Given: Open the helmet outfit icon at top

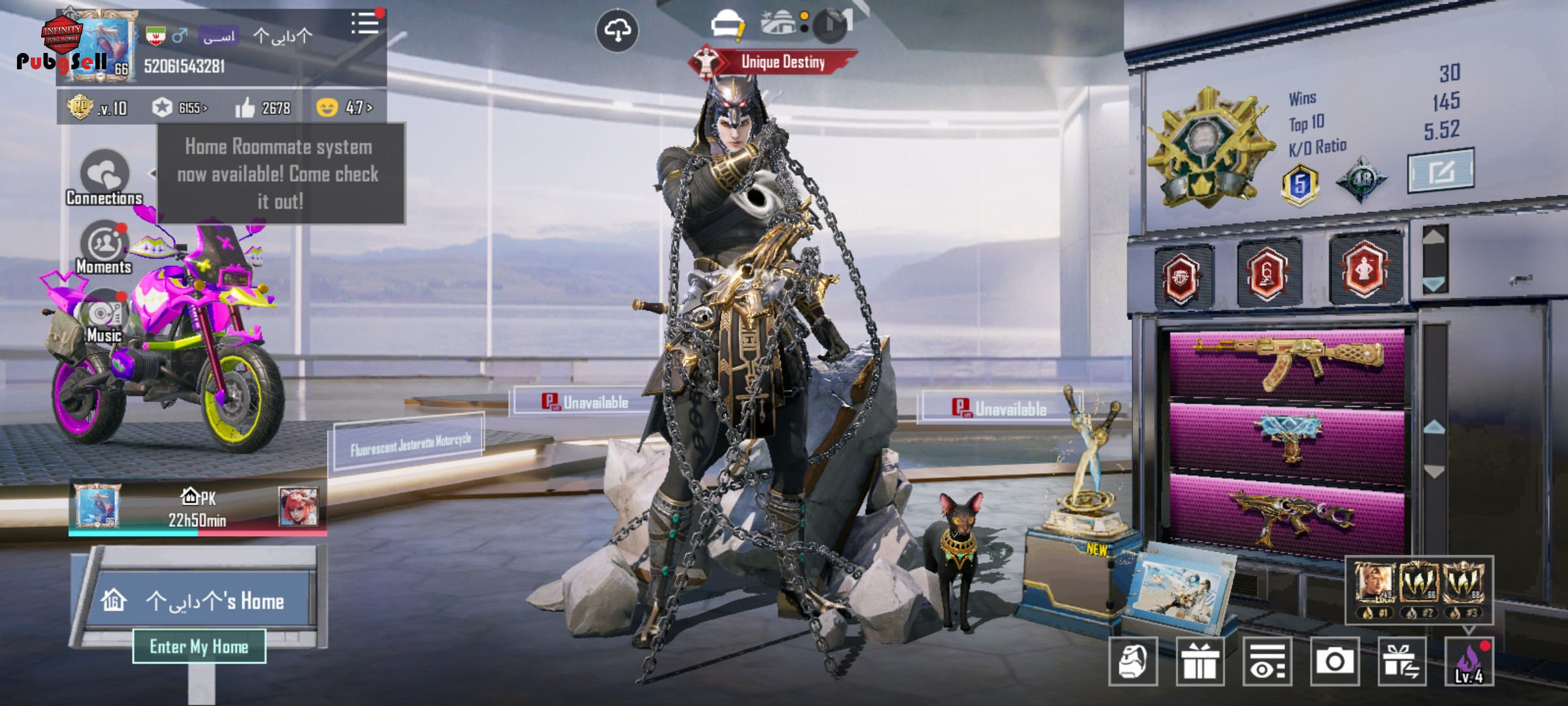Looking at the screenshot, I should pyautogui.click(x=727, y=25).
